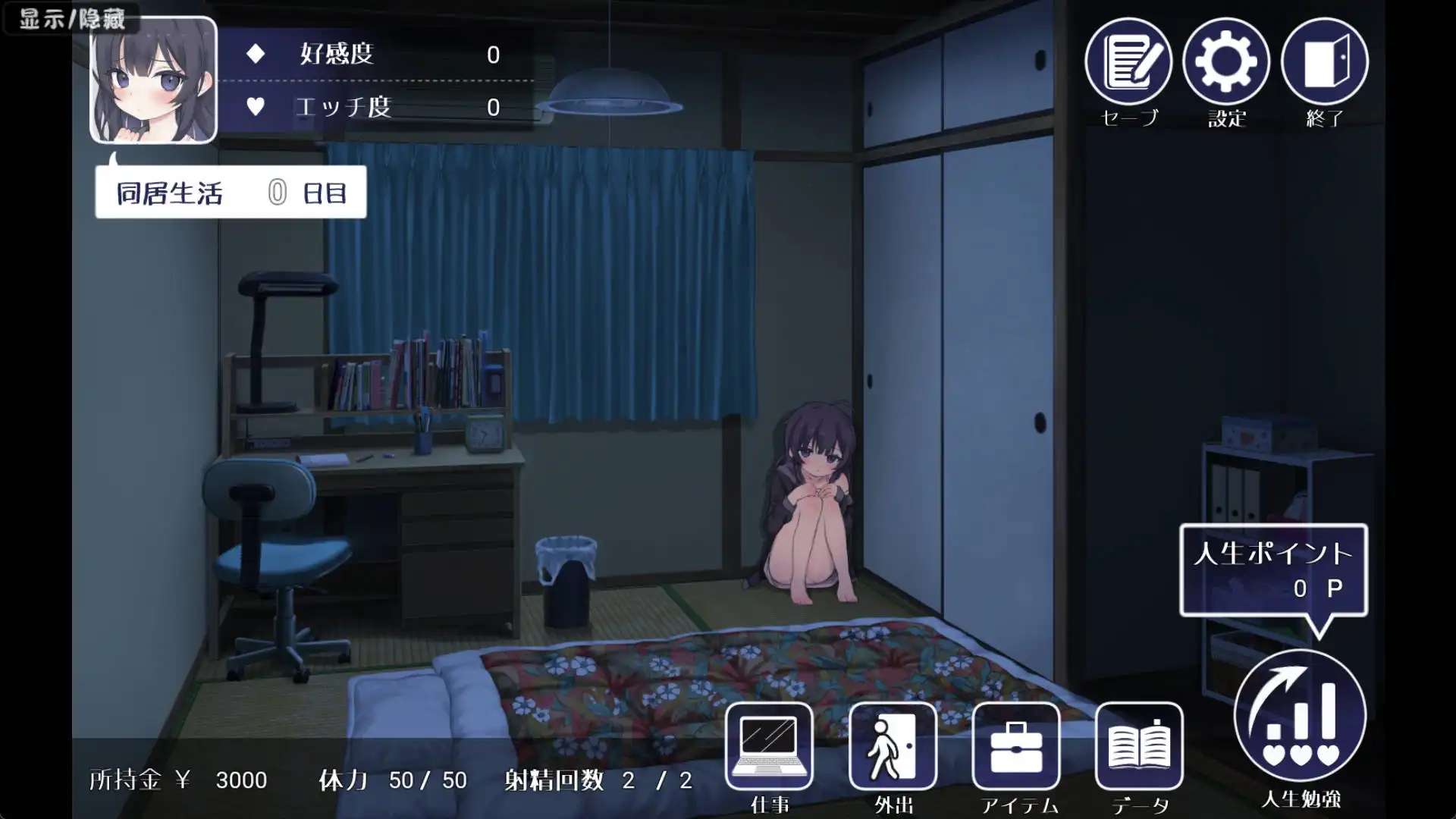This screenshot has width=1456, height=819.
Task: Choose the 仕事 work laptop icon
Action: (769, 747)
